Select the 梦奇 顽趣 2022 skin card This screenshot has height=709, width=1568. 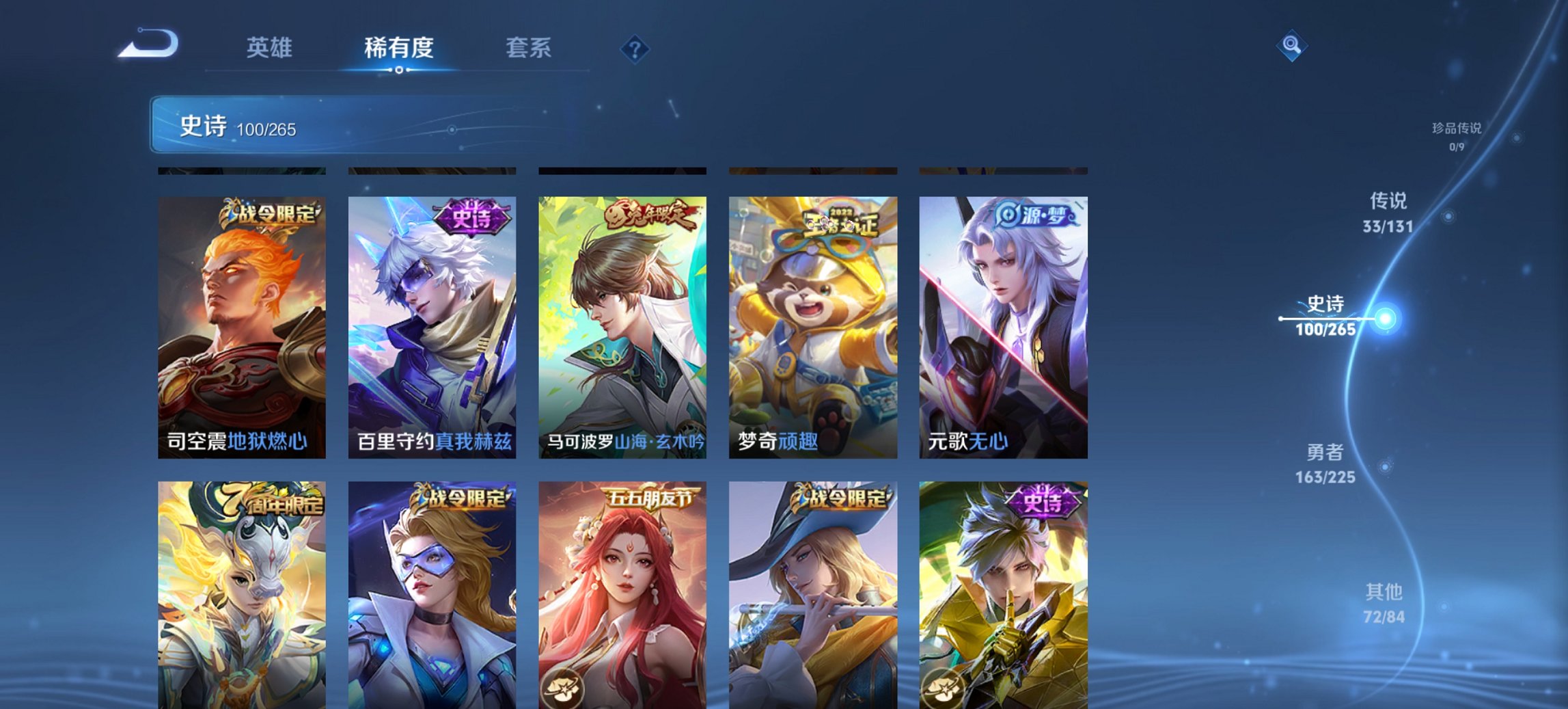click(x=812, y=321)
